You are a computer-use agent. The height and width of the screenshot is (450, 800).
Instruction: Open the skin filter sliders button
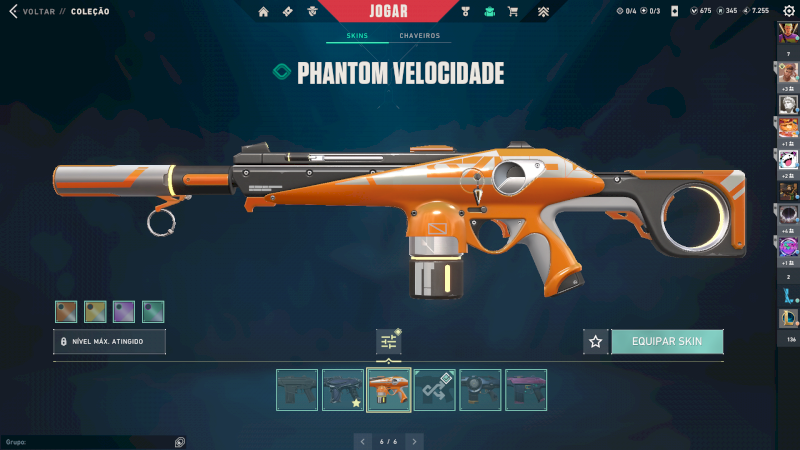[389, 342]
